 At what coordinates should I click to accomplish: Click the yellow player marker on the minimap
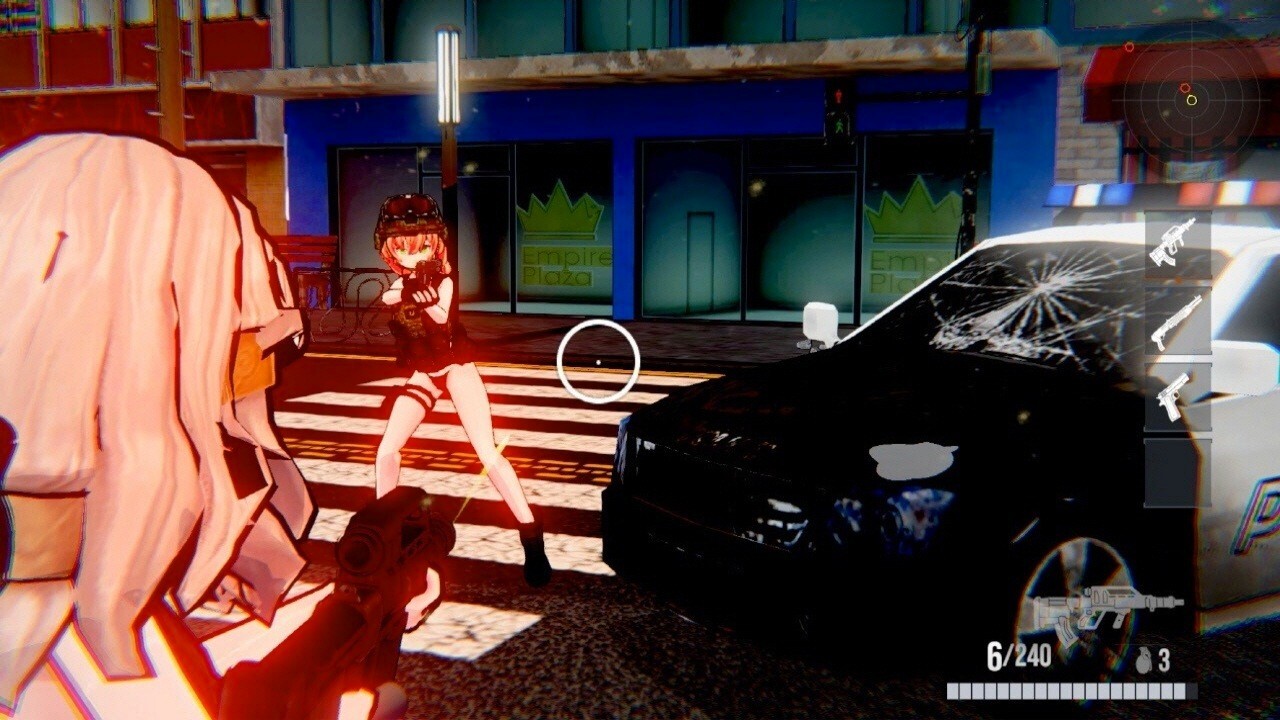pyautogui.click(x=1192, y=100)
